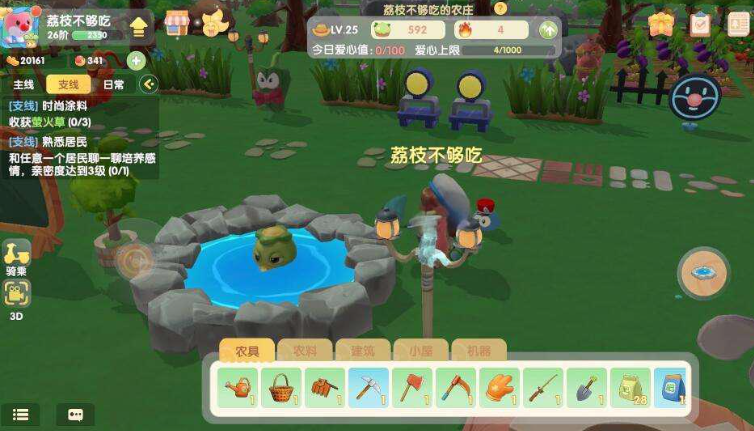754x431 pixels.
Task: Click the yellow level-up arrow button
Action: click(138, 26)
